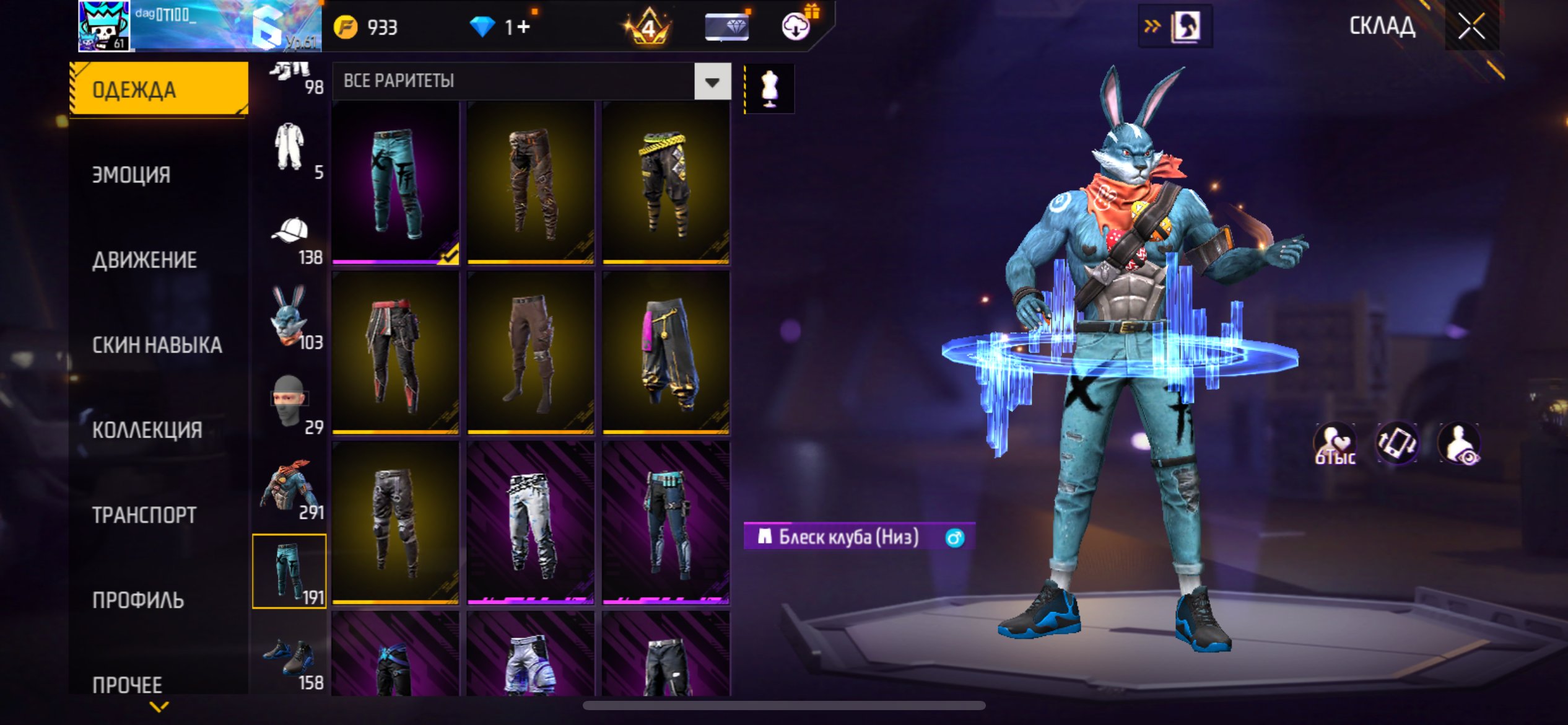
Task: Pick the white jumpsuit category icon
Action: click(290, 149)
